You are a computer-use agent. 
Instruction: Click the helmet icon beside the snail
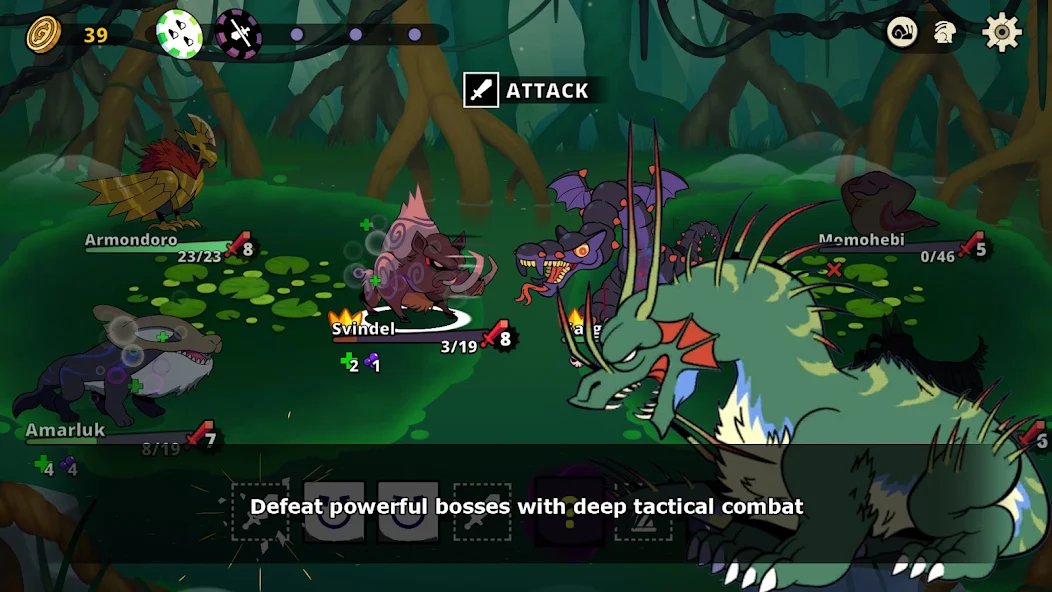(945, 33)
